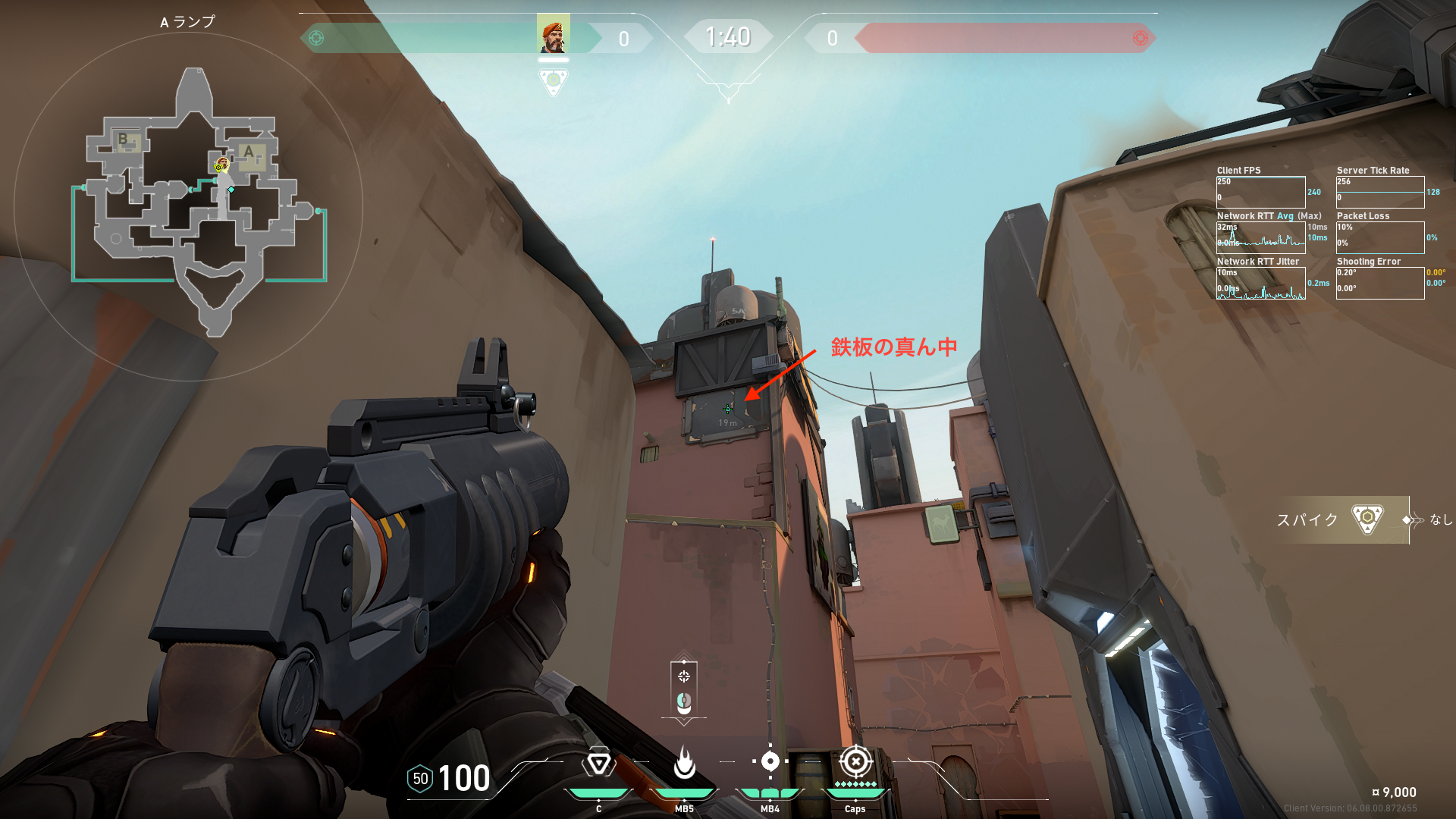Click the minimap in the corner
Viewport: 1456px width, 819px height.
pyautogui.click(x=190, y=205)
